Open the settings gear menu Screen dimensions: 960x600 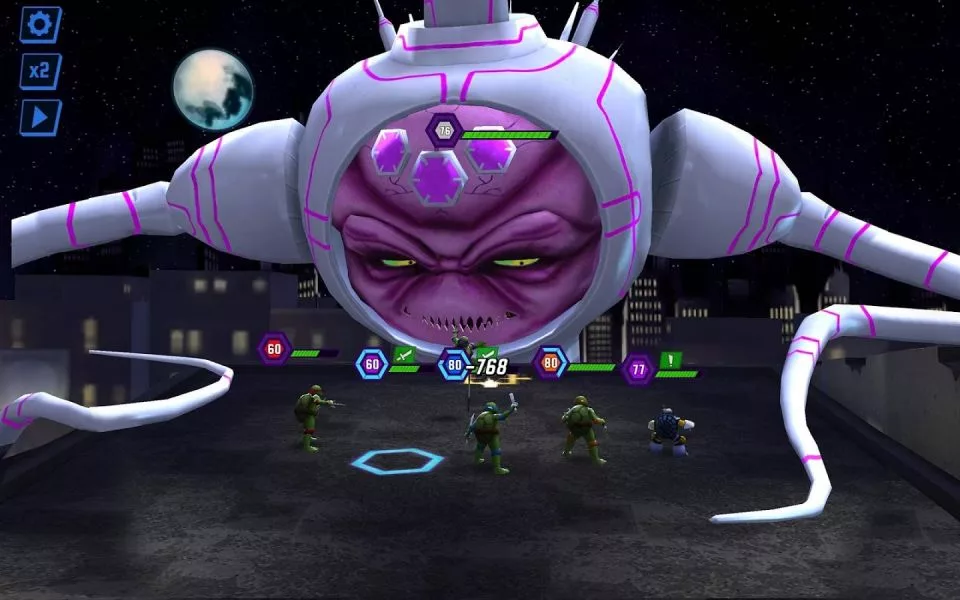(41, 25)
